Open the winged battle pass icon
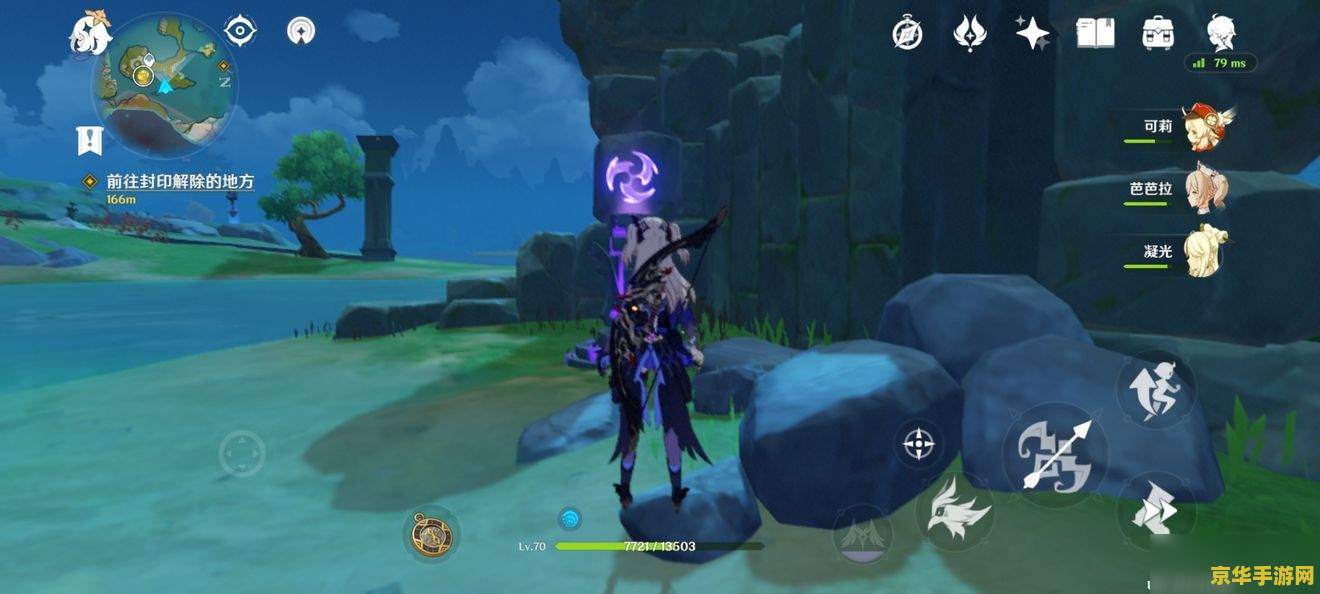1320x594 pixels. click(969, 33)
